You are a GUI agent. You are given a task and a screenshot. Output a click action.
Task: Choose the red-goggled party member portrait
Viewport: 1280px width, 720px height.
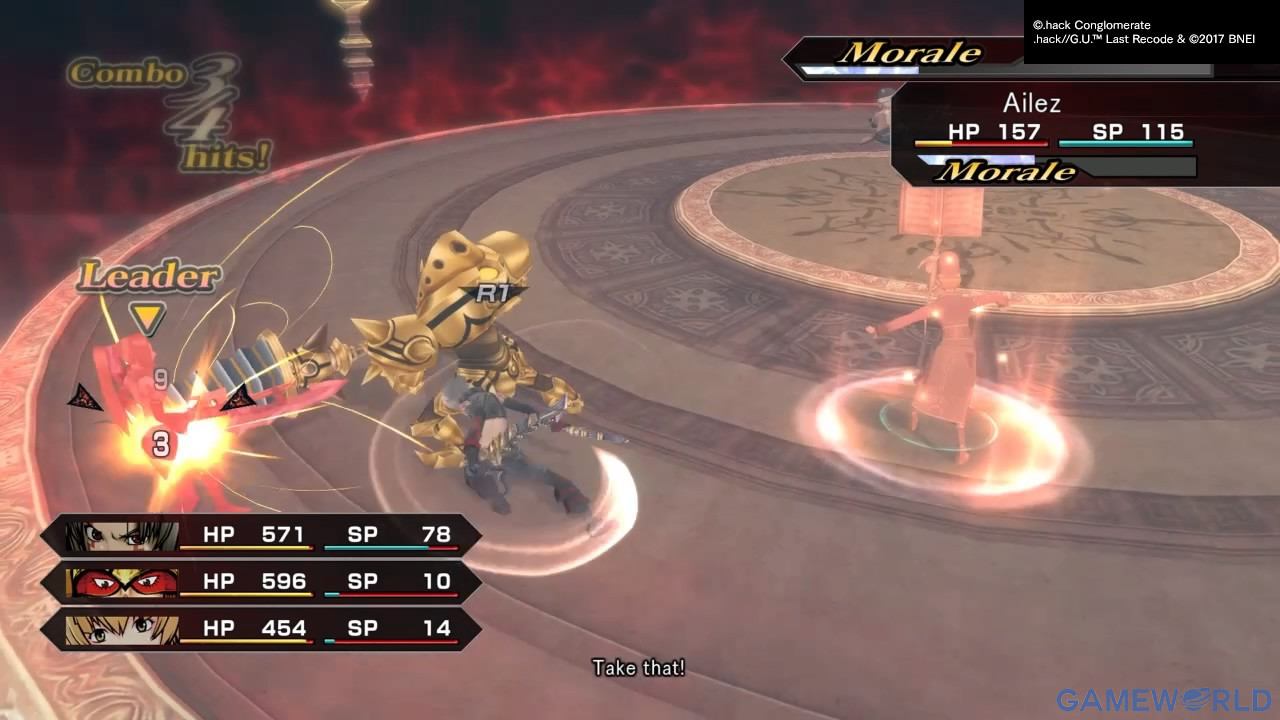[122, 582]
